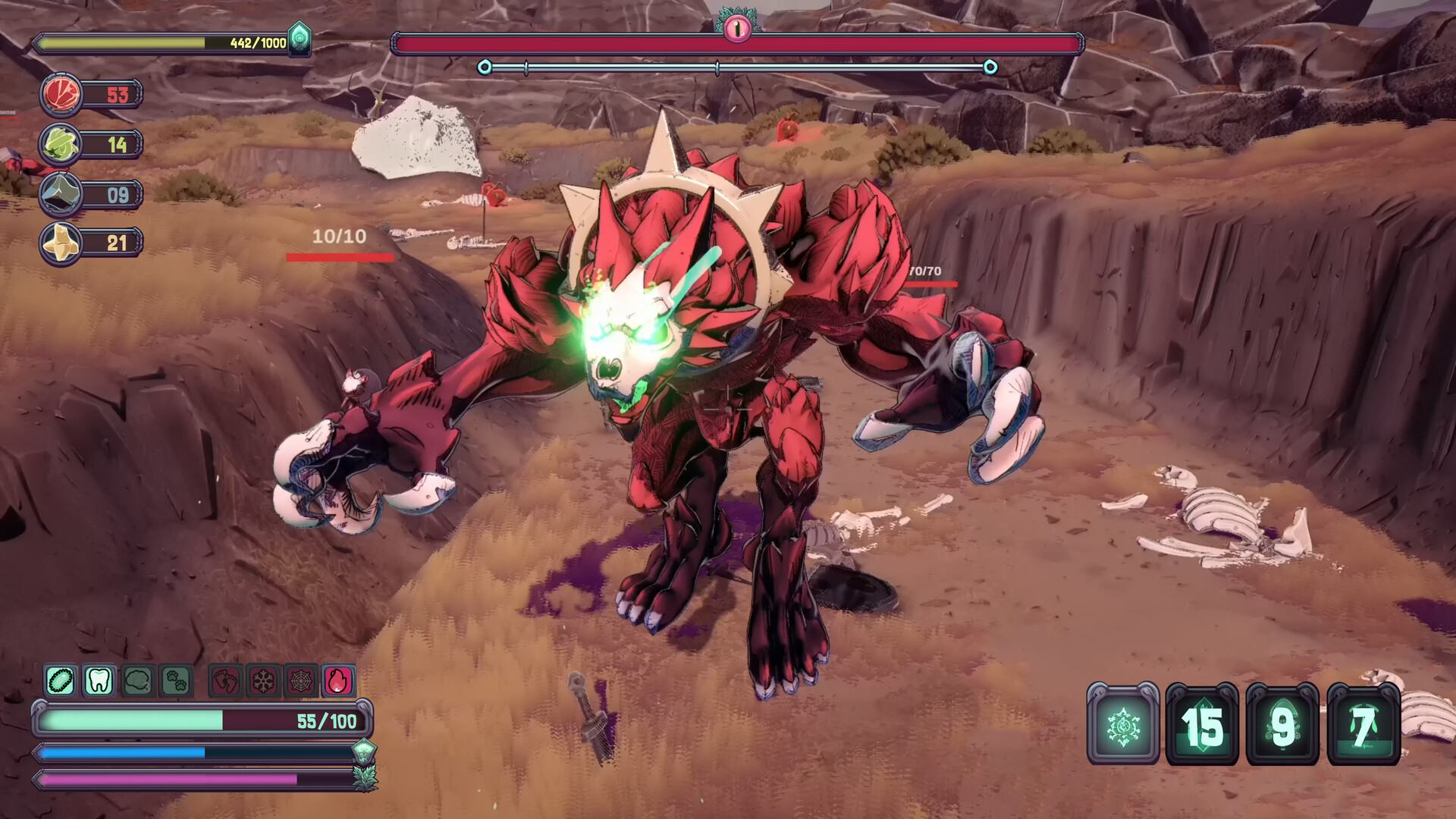1456x819 pixels.
Task: Click the boss eye emblem
Action: (736, 28)
